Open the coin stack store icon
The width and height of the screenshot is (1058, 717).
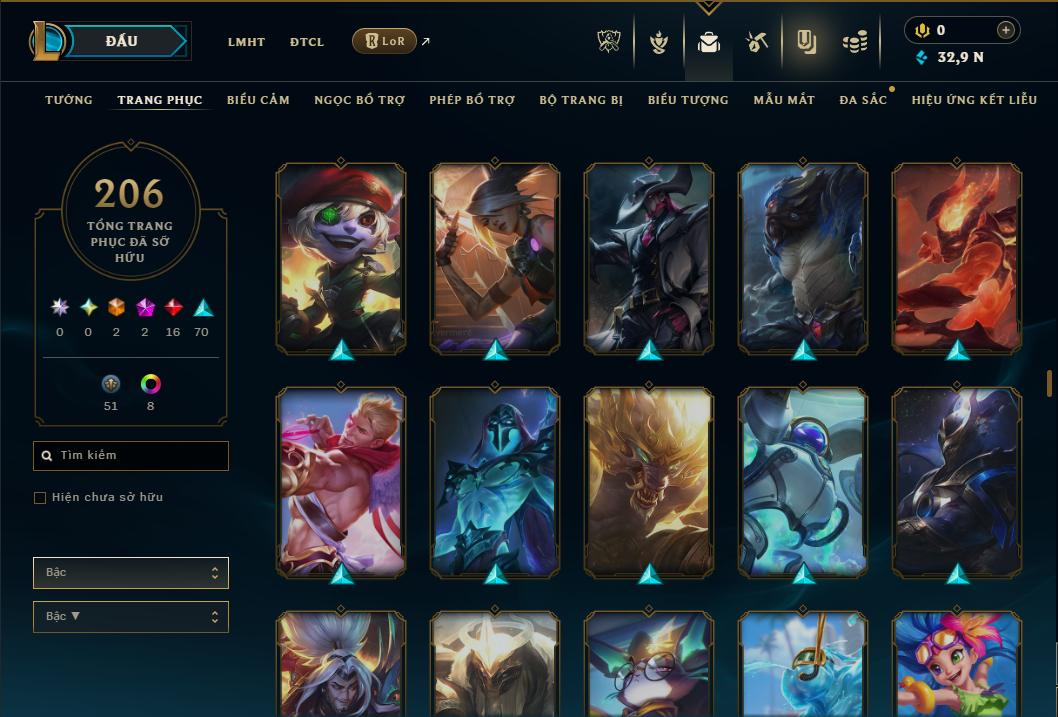(x=854, y=42)
